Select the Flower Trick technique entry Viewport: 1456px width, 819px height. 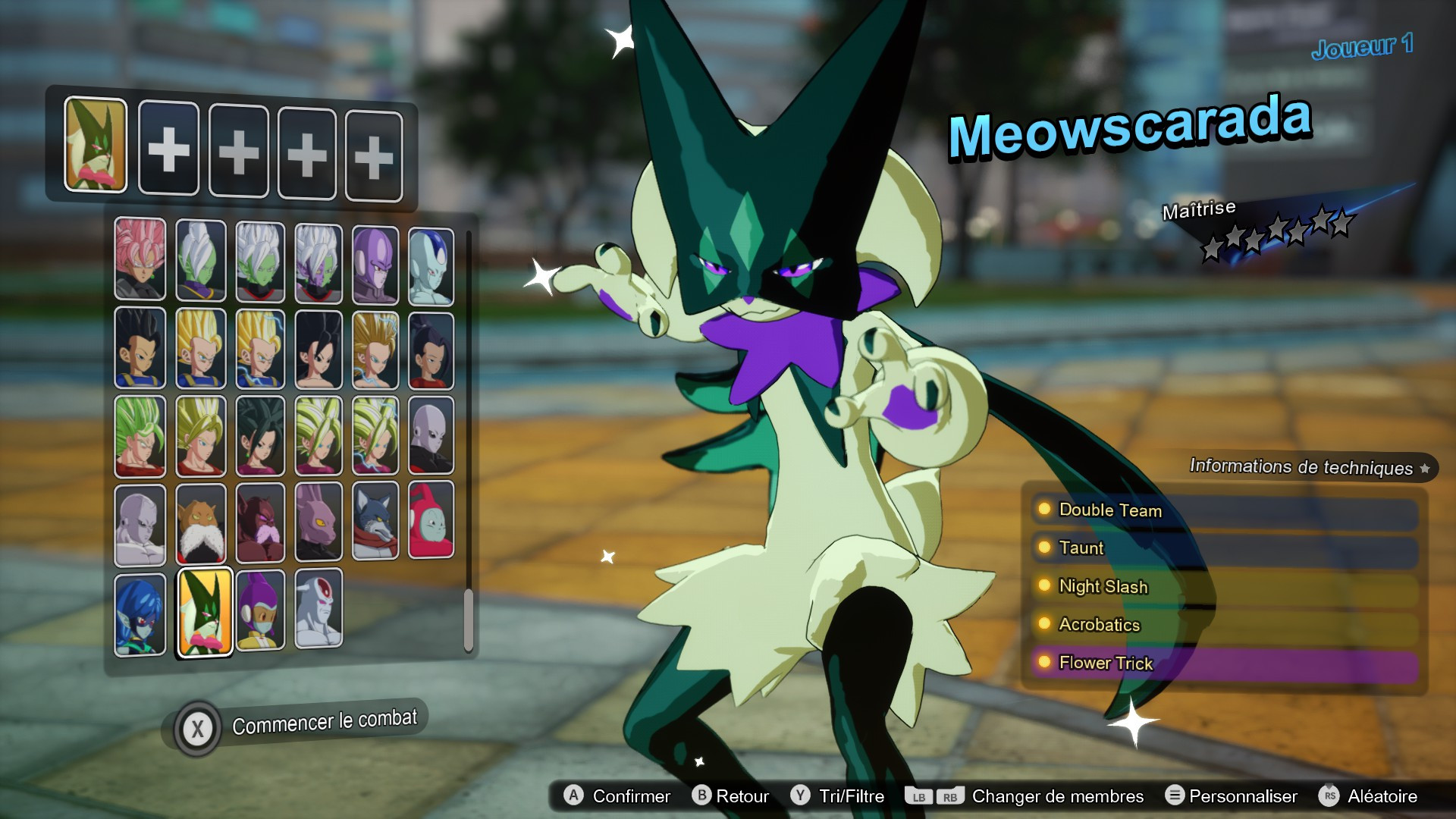click(x=1106, y=664)
